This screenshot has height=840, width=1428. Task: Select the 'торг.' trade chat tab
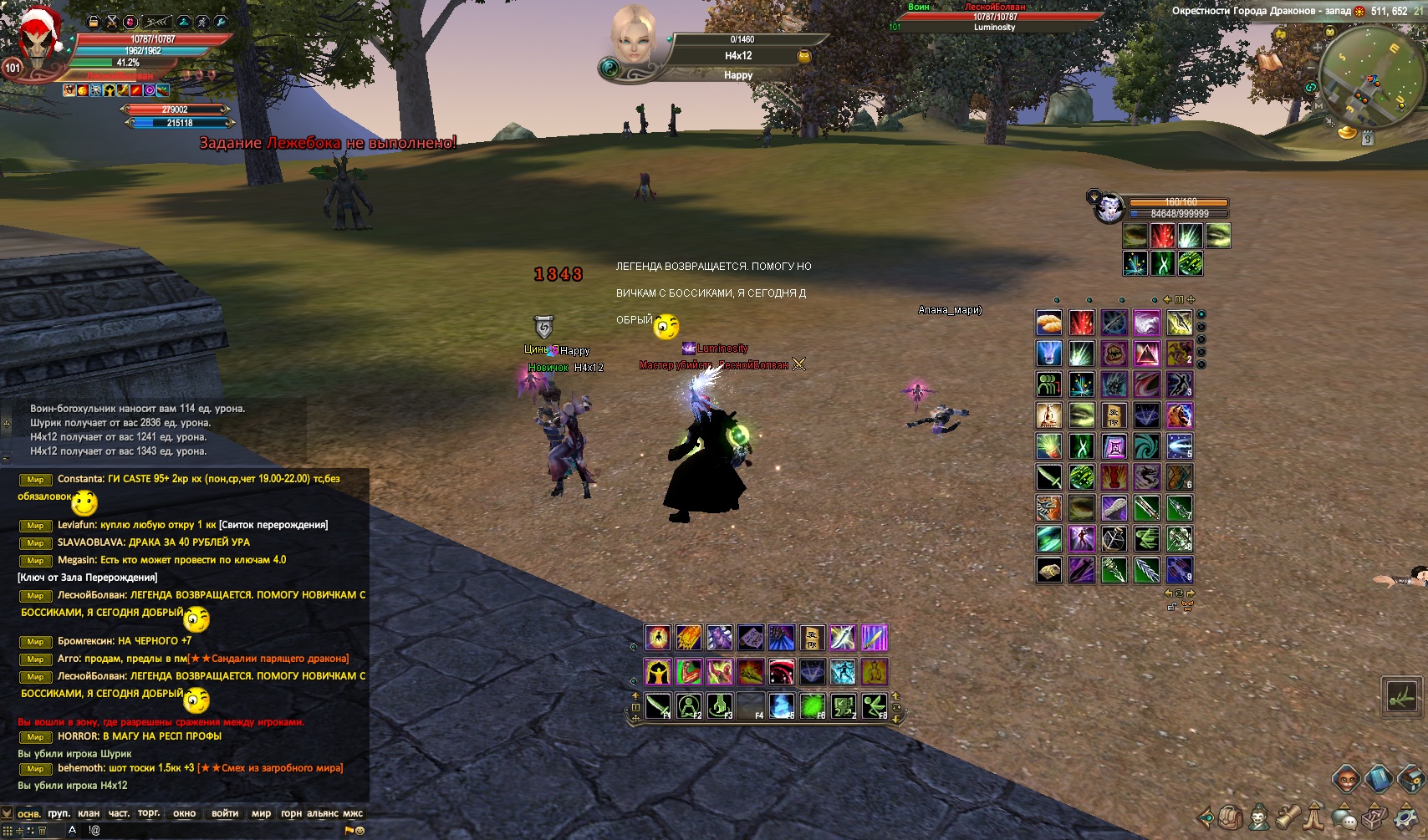tap(149, 813)
